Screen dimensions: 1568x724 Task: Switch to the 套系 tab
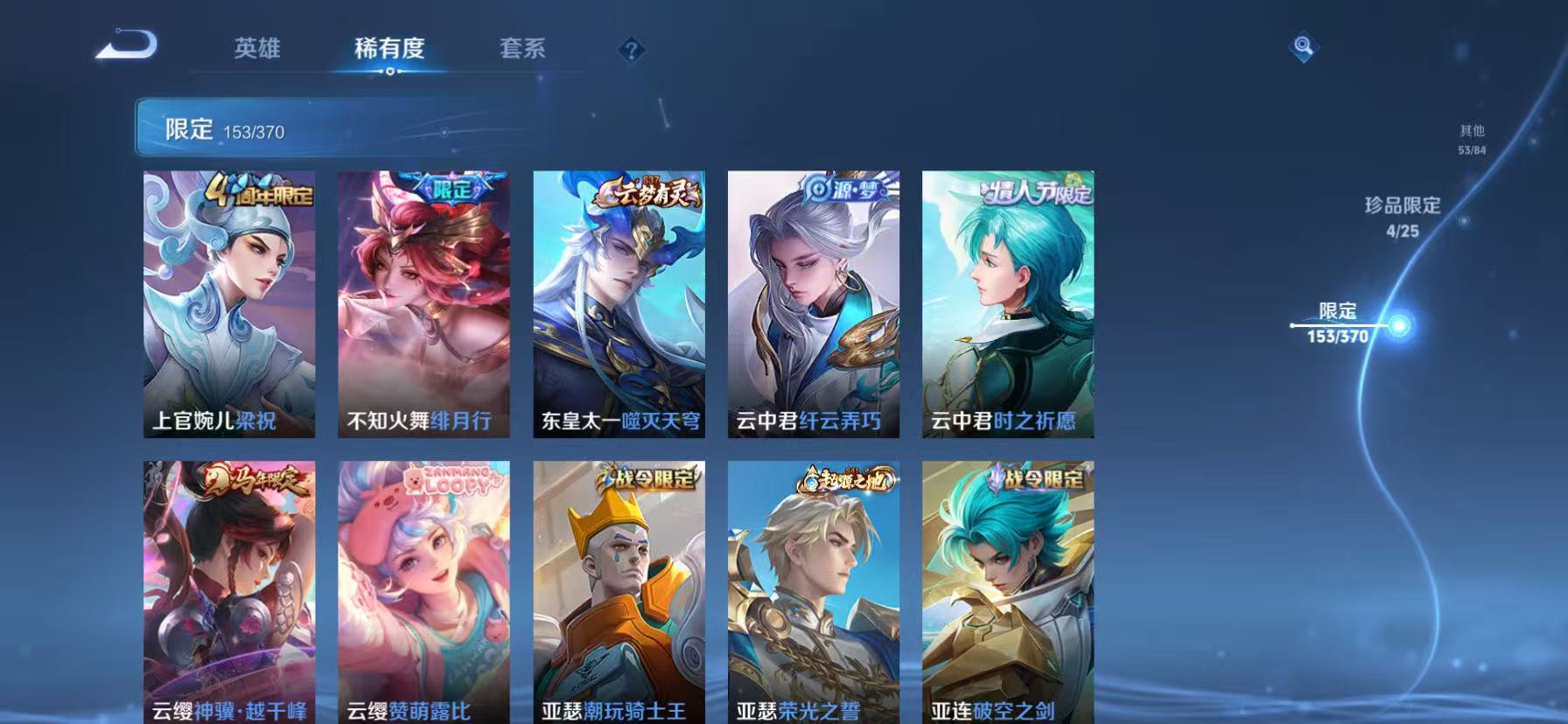click(x=522, y=50)
